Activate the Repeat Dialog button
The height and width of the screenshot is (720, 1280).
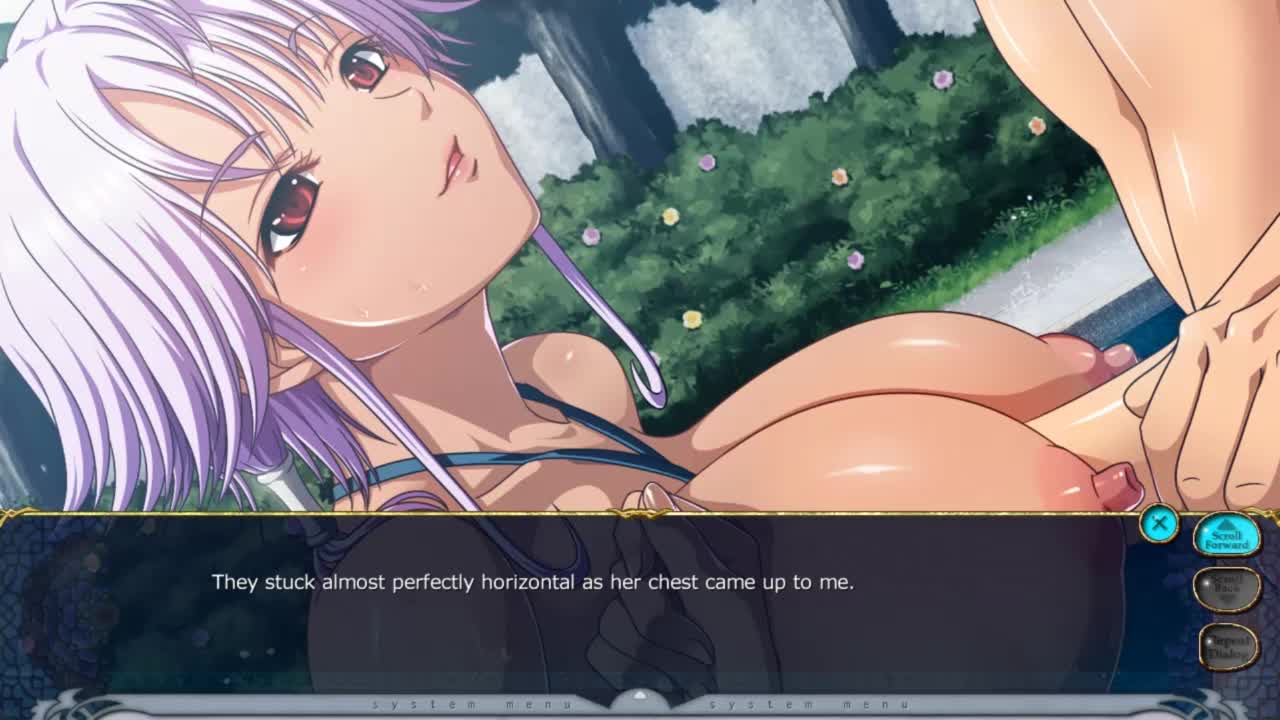[1228, 646]
